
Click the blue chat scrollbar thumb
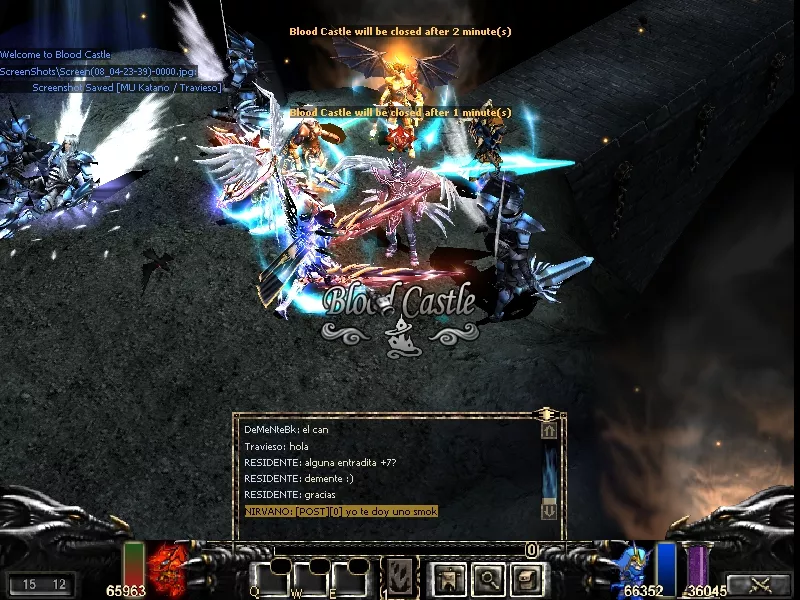pyautogui.click(x=549, y=470)
